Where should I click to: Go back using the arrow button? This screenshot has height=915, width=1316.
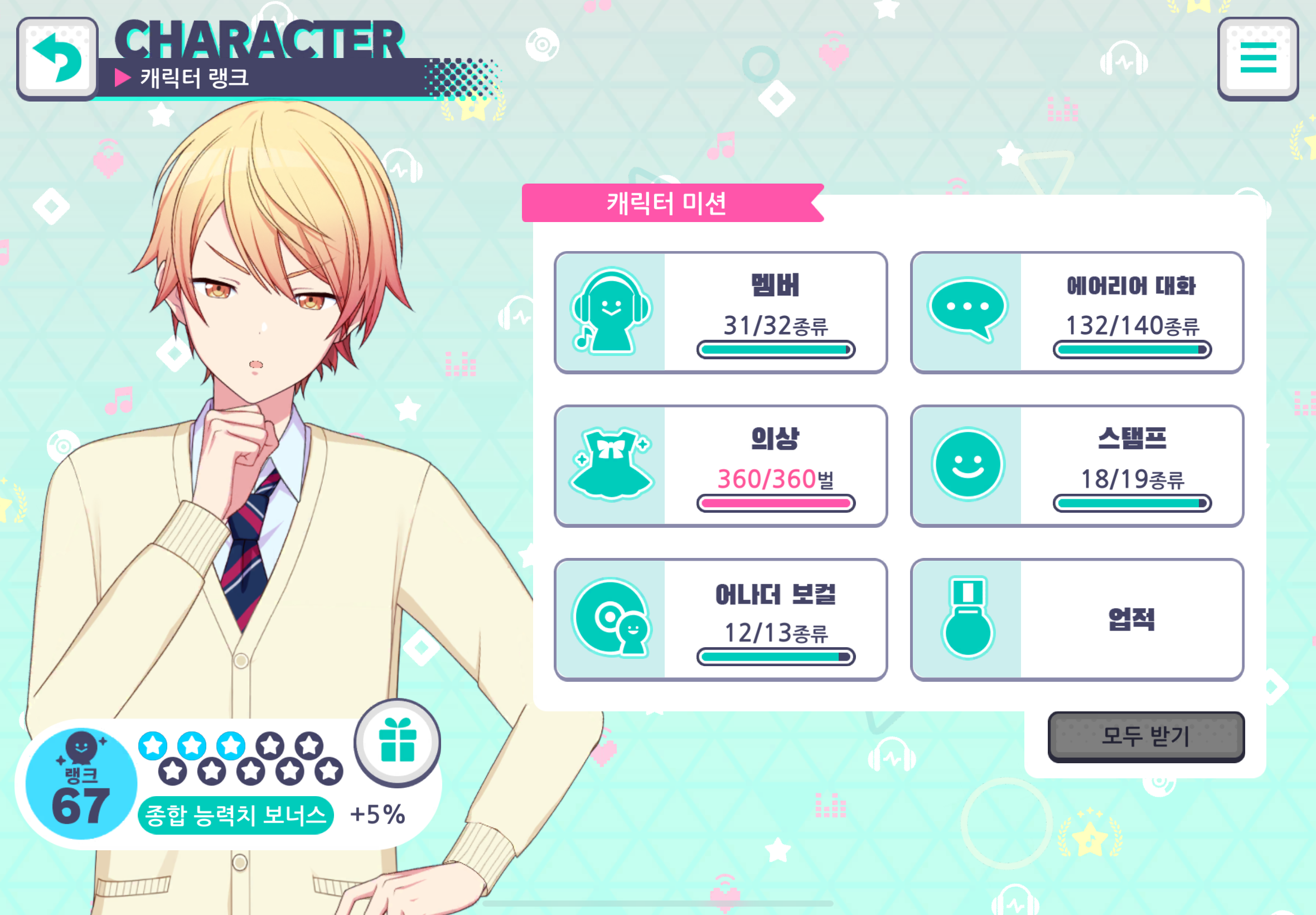tap(57, 59)
